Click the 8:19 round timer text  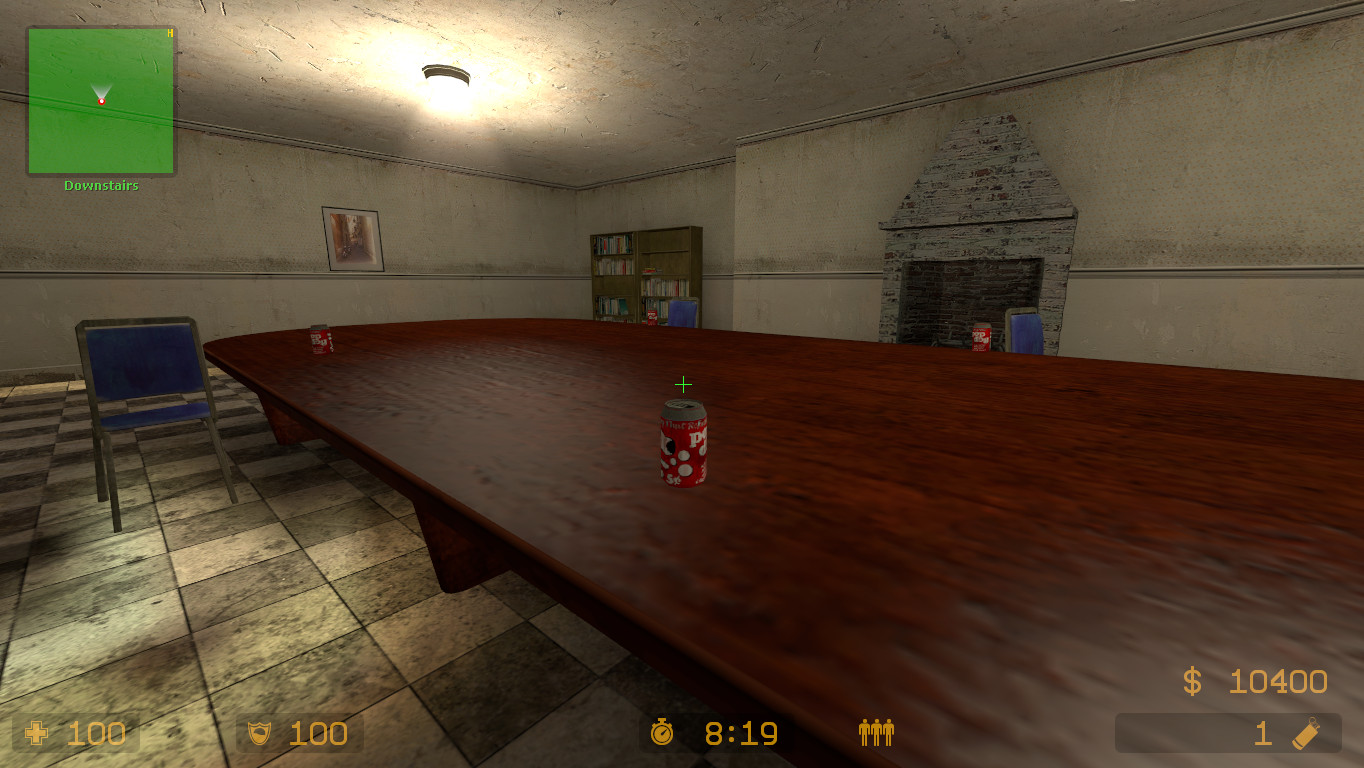(x=740, y=734)
